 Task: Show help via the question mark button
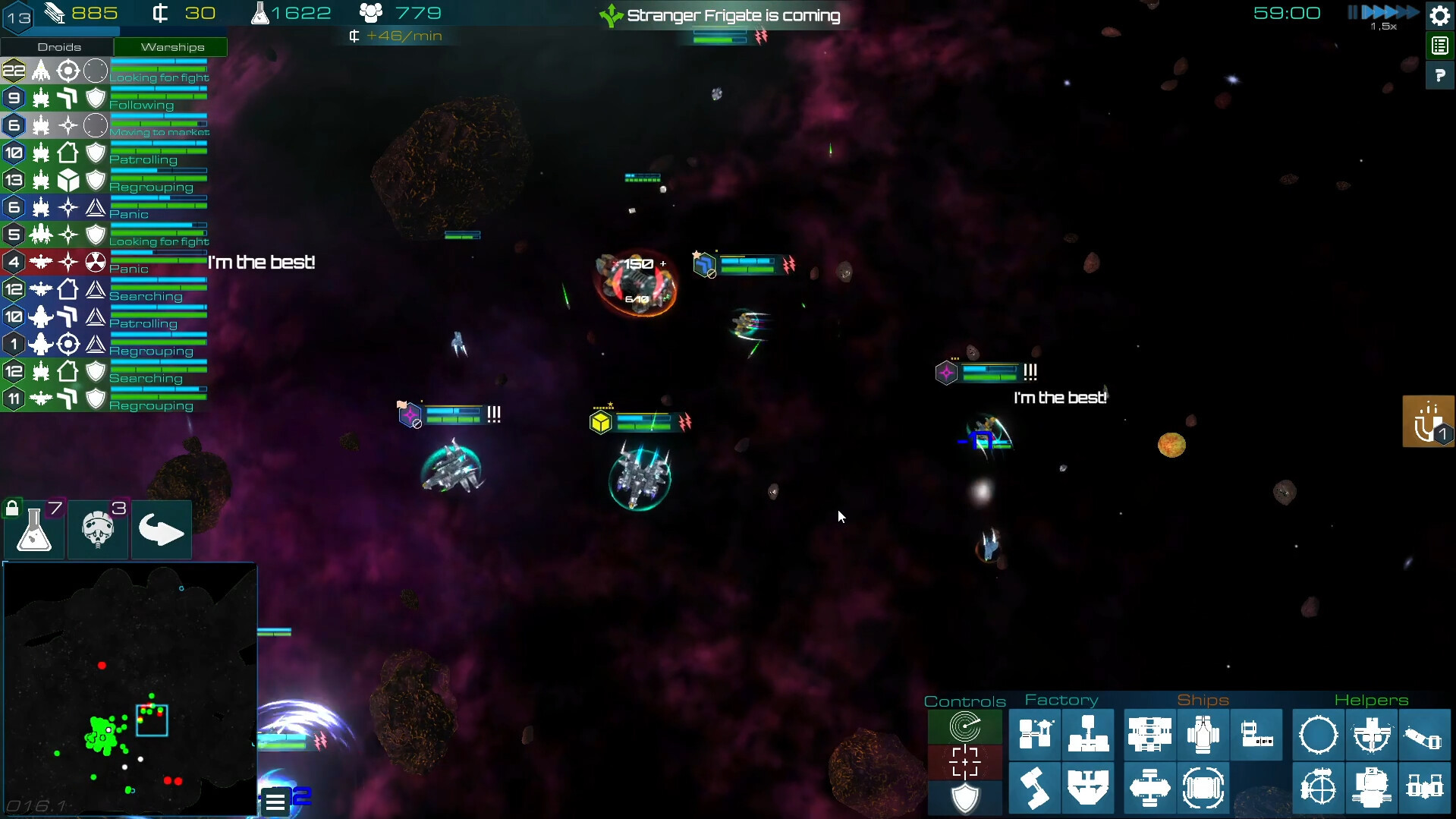click(1439, 76)
